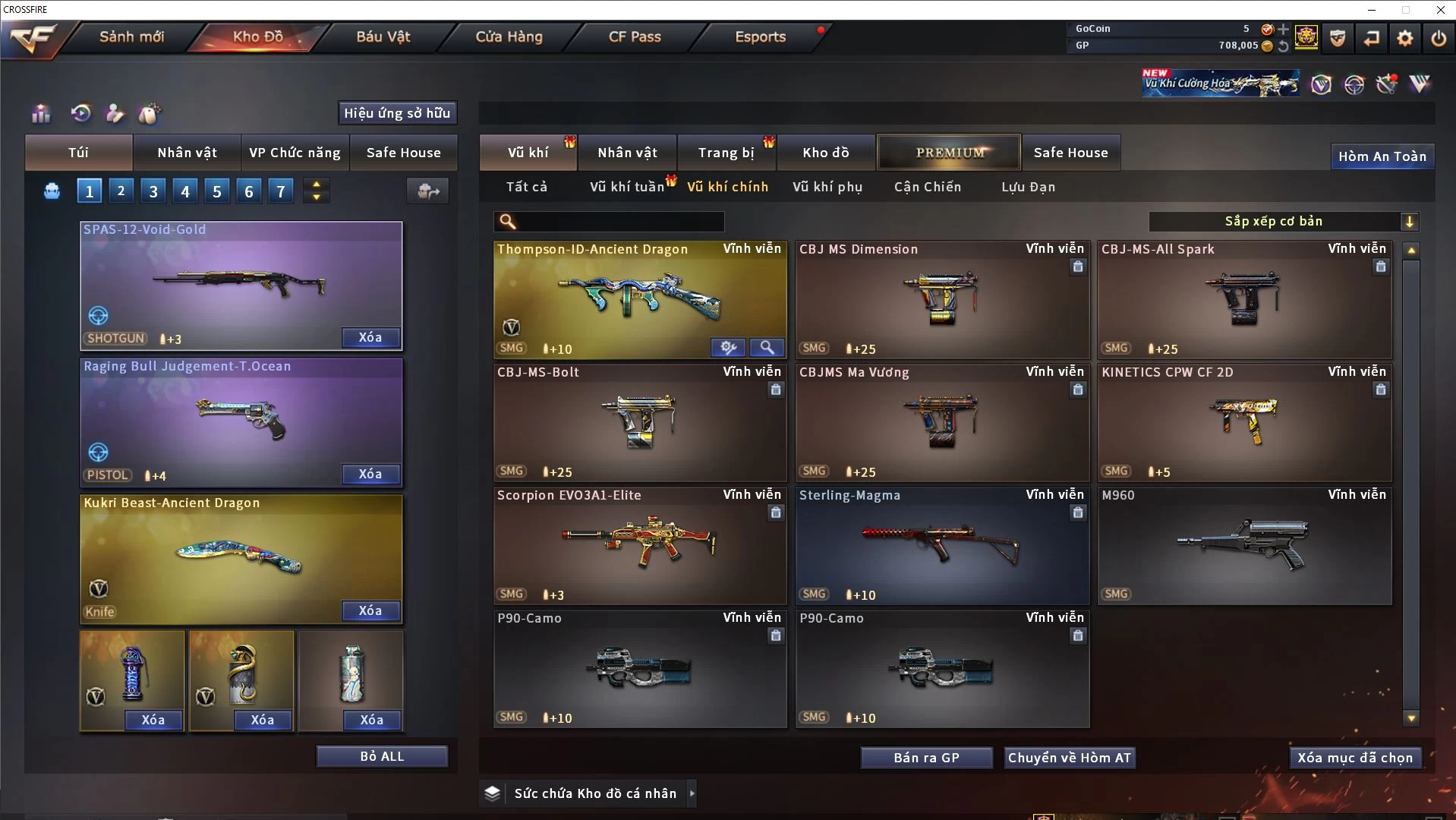Filter by Vũ khí phụ weapons

point(827,187)
